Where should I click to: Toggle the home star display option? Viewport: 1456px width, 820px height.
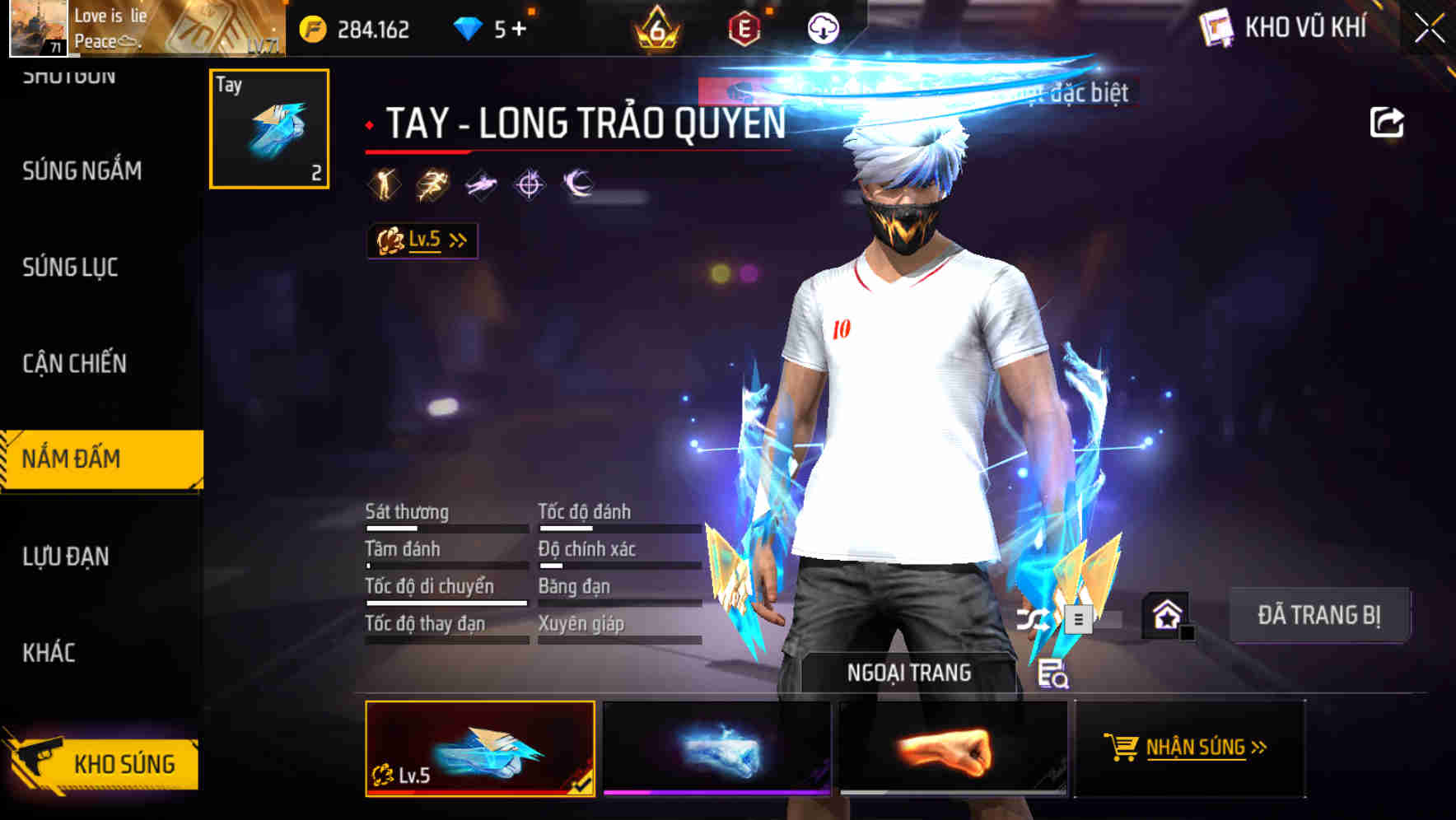point(1167,613)
